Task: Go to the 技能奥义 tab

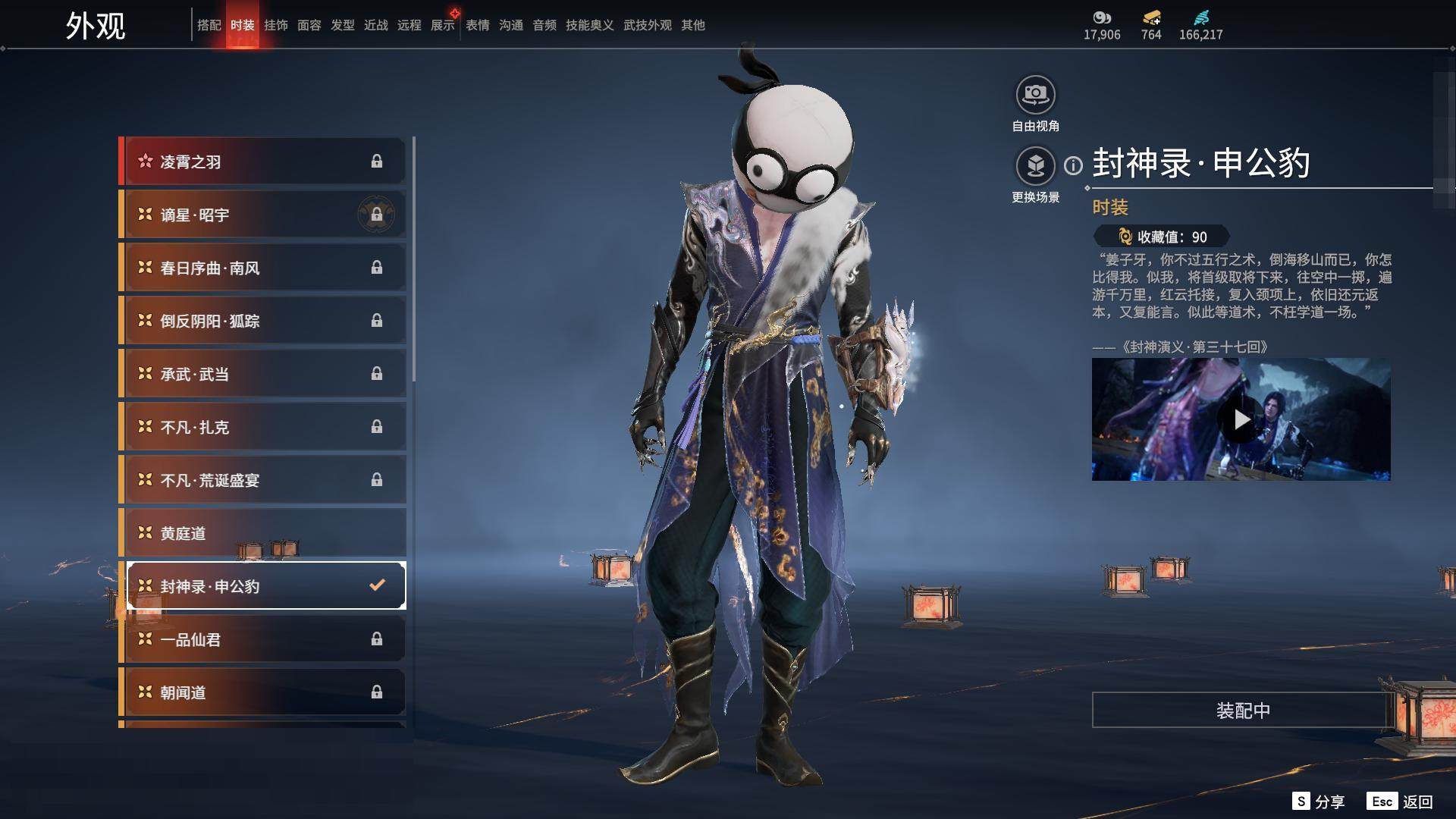Action: (589, 25)
